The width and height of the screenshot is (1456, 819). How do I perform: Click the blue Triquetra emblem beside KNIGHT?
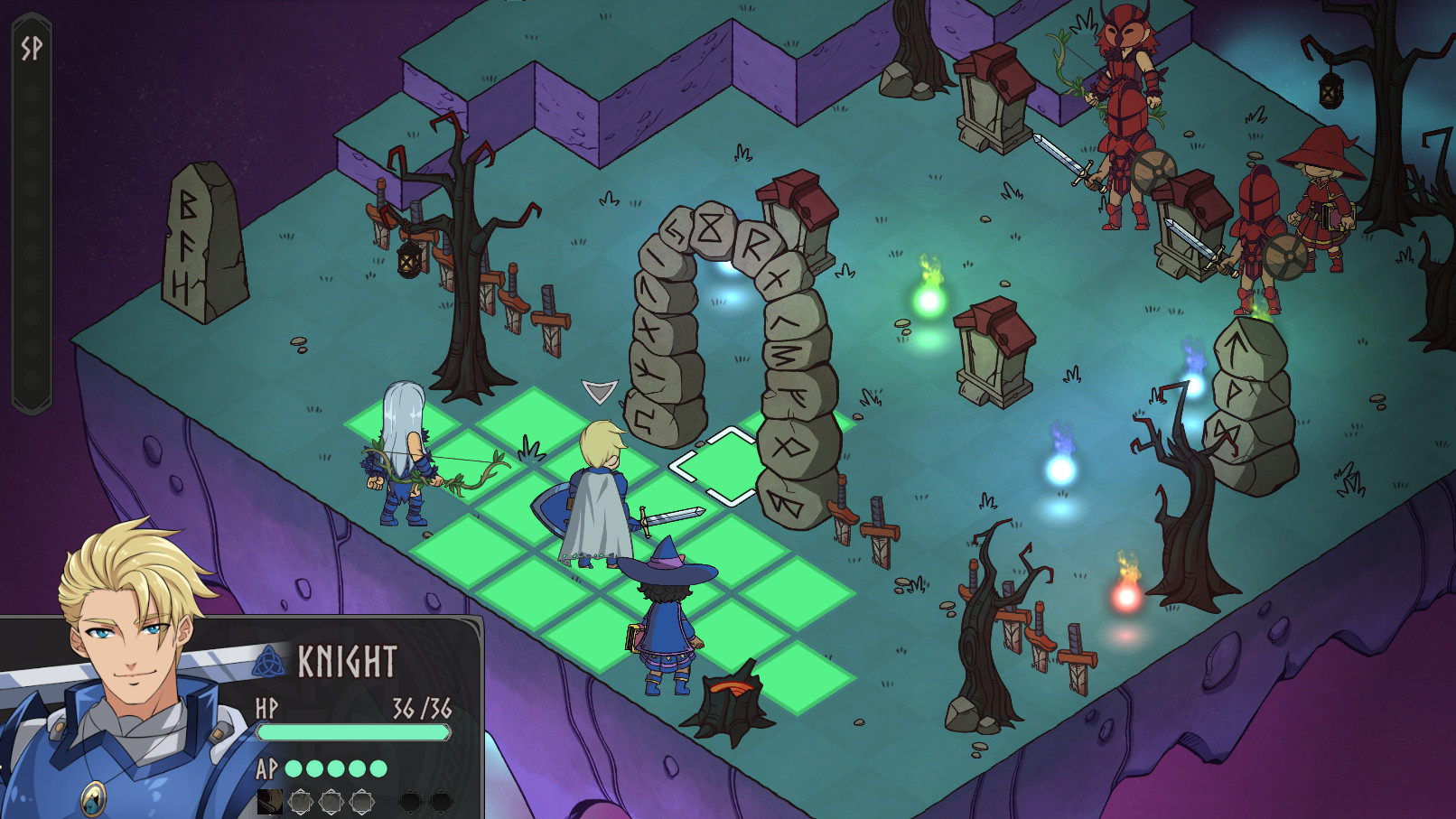click(268, 660)
